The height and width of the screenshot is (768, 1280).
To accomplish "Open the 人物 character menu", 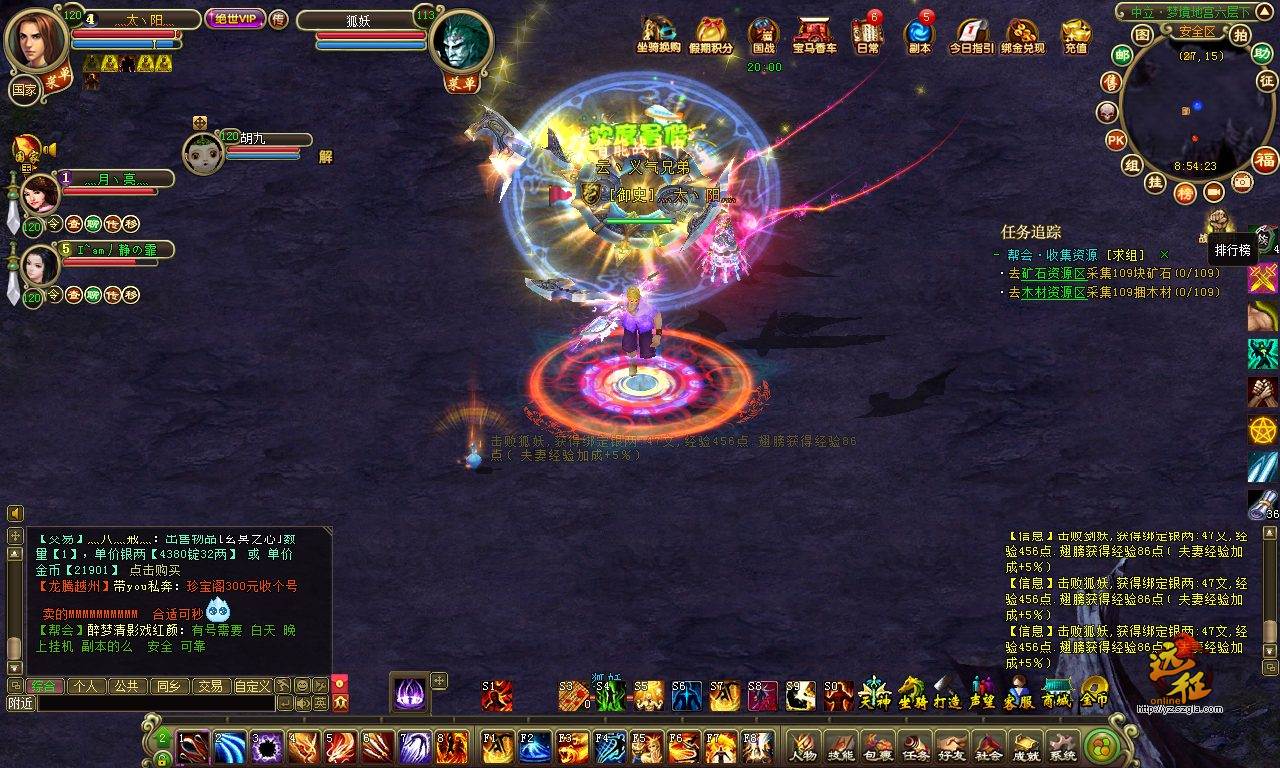I will click(x=803, y=746).
